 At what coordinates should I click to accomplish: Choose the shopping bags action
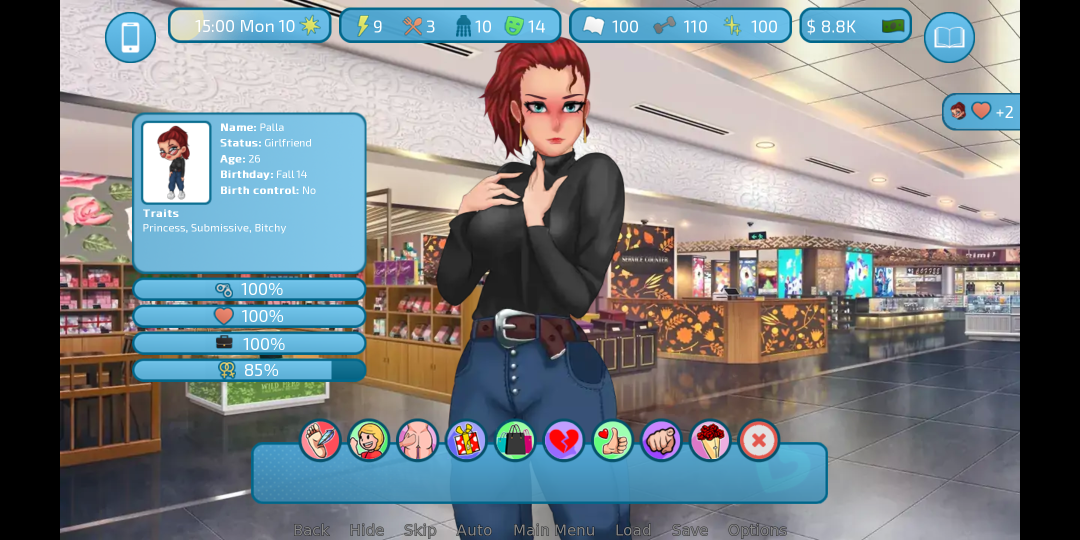[515, 440]
